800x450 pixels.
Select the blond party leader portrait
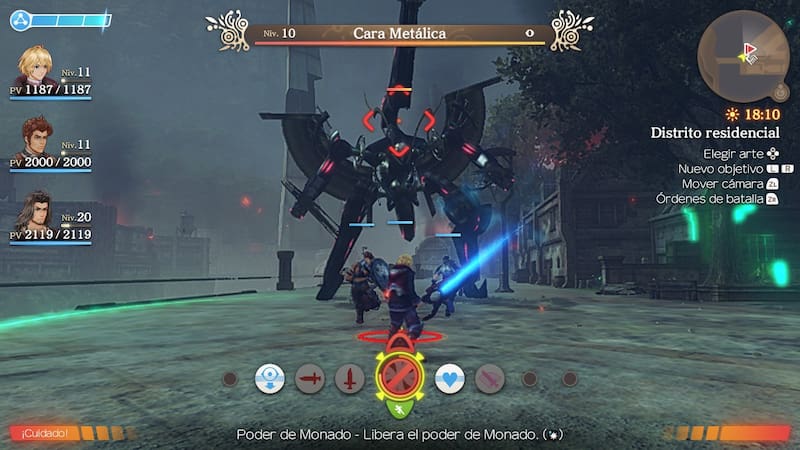[x=37, y=69]
